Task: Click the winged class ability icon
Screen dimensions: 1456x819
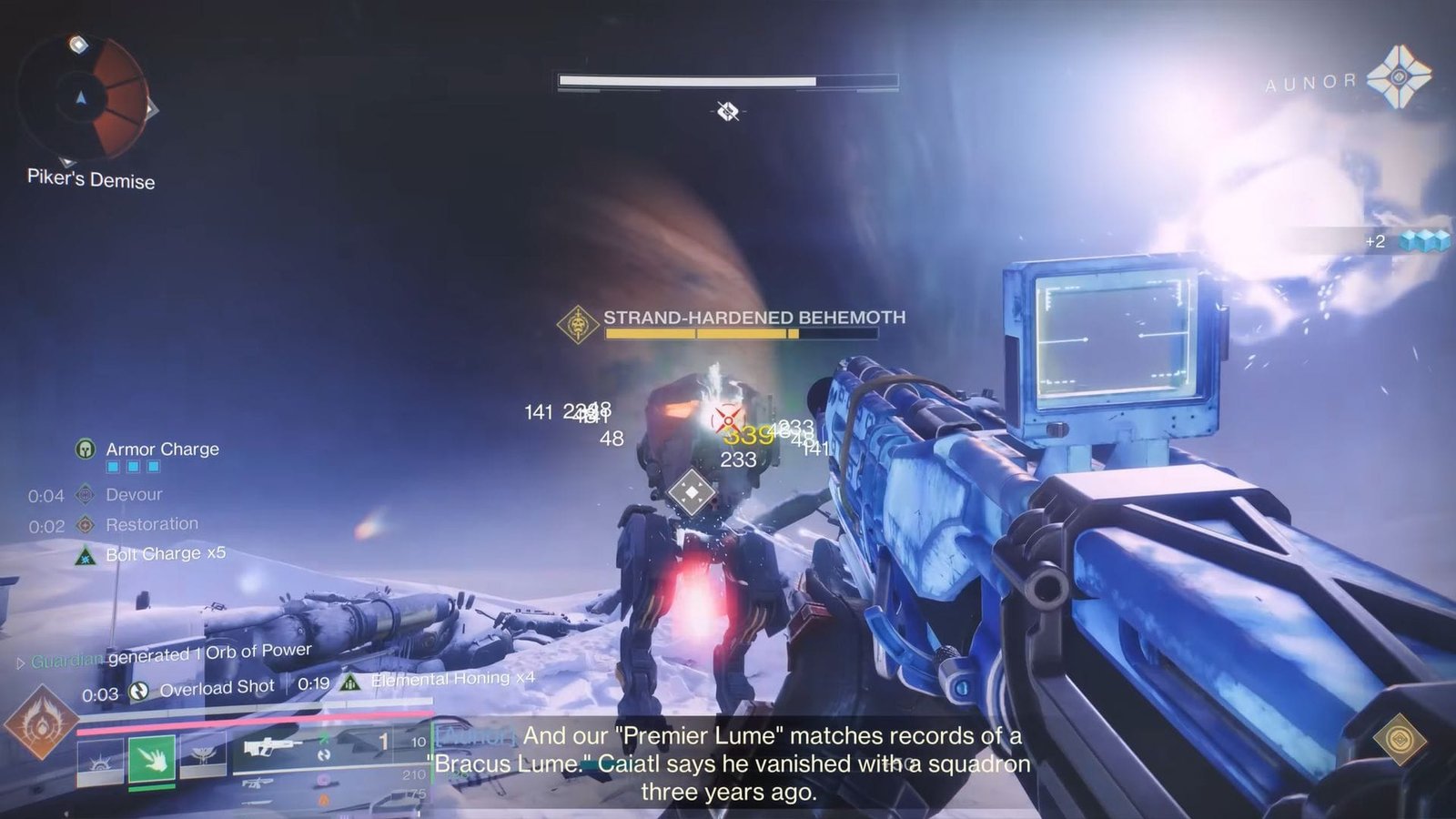Action: [202, 756]
